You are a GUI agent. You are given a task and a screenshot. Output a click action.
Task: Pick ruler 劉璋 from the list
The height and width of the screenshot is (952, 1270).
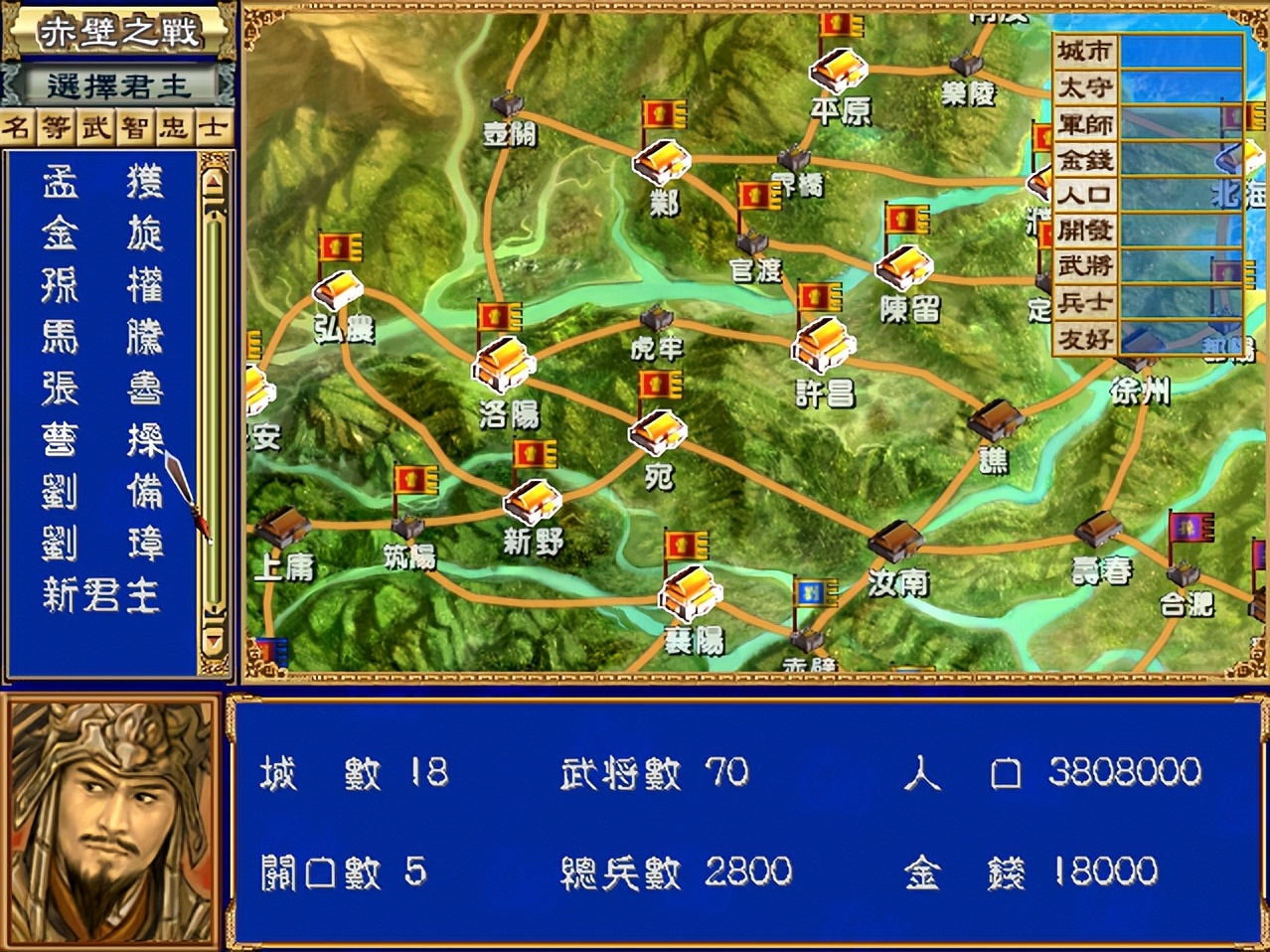pos(102,545)
